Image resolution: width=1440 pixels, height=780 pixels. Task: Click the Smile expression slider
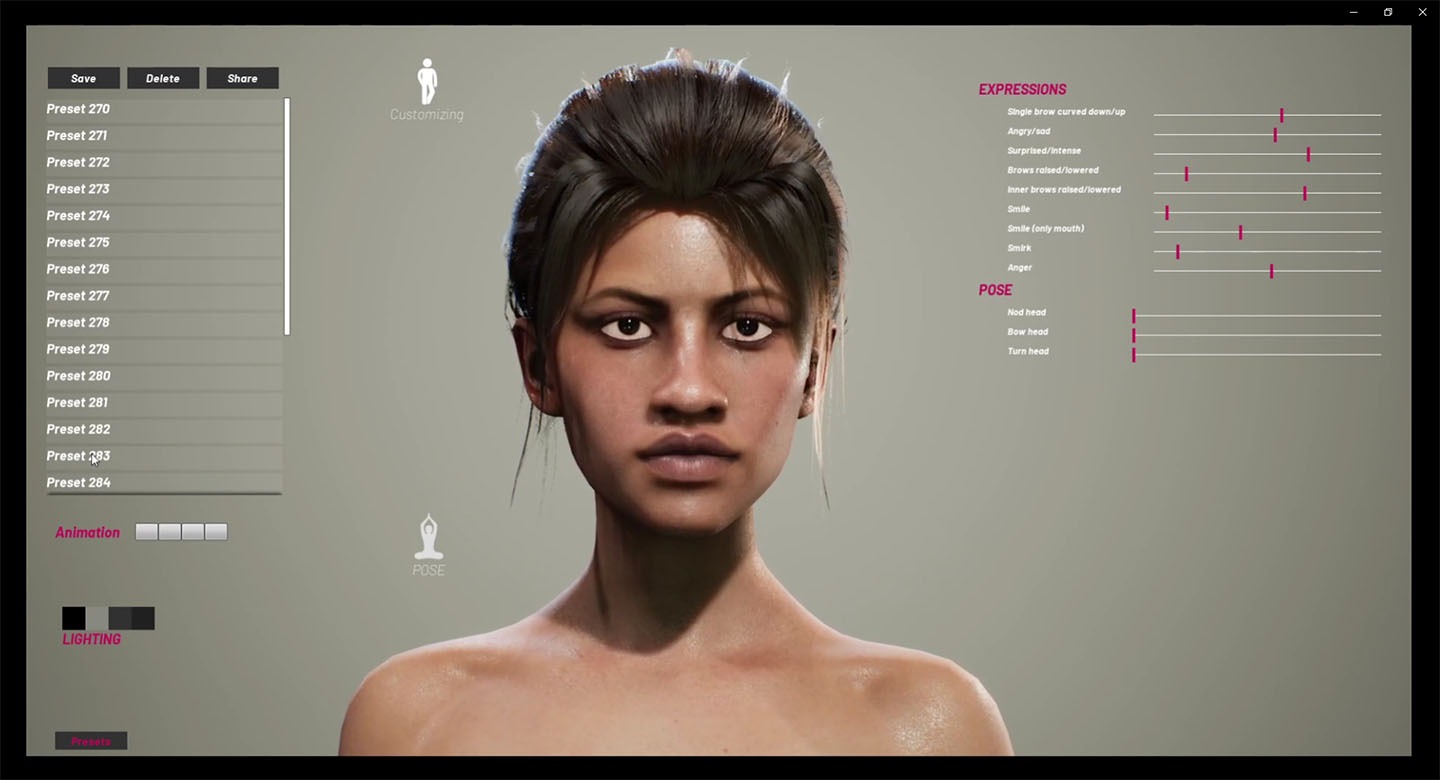[1167, 213]
